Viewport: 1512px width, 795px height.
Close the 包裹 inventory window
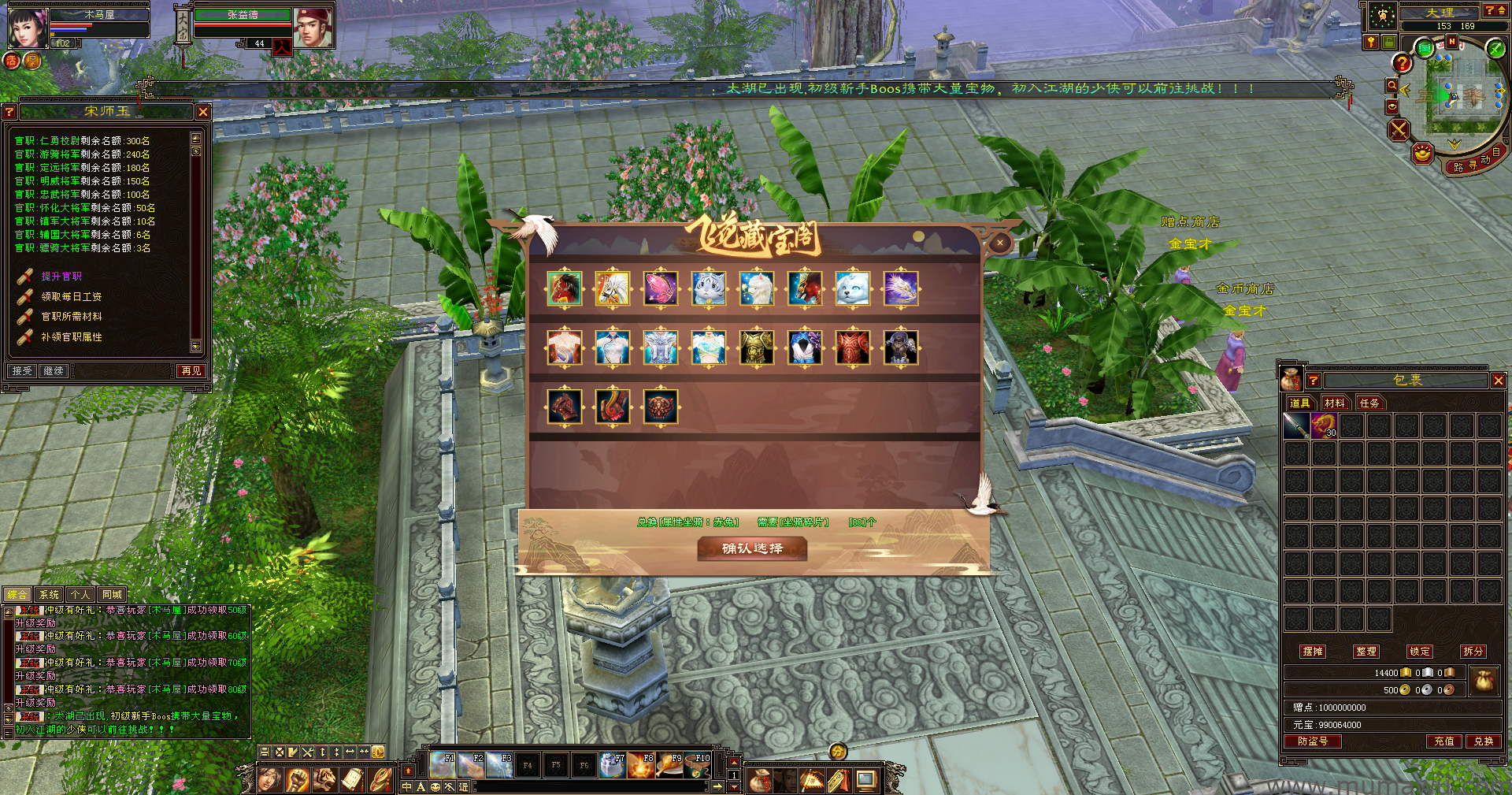tap(1498, 381)
